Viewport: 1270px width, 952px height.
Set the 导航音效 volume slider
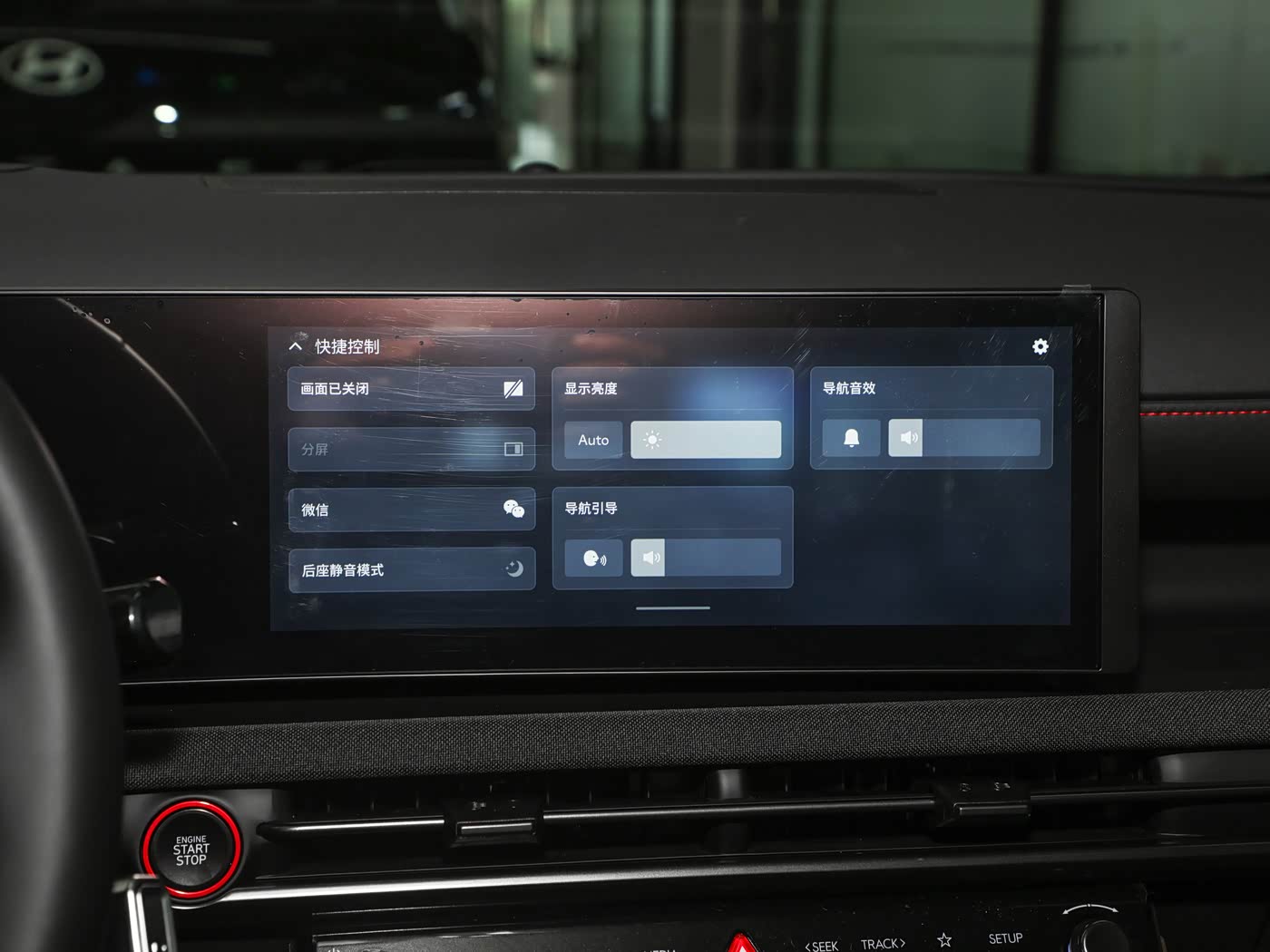coord(963,438)
